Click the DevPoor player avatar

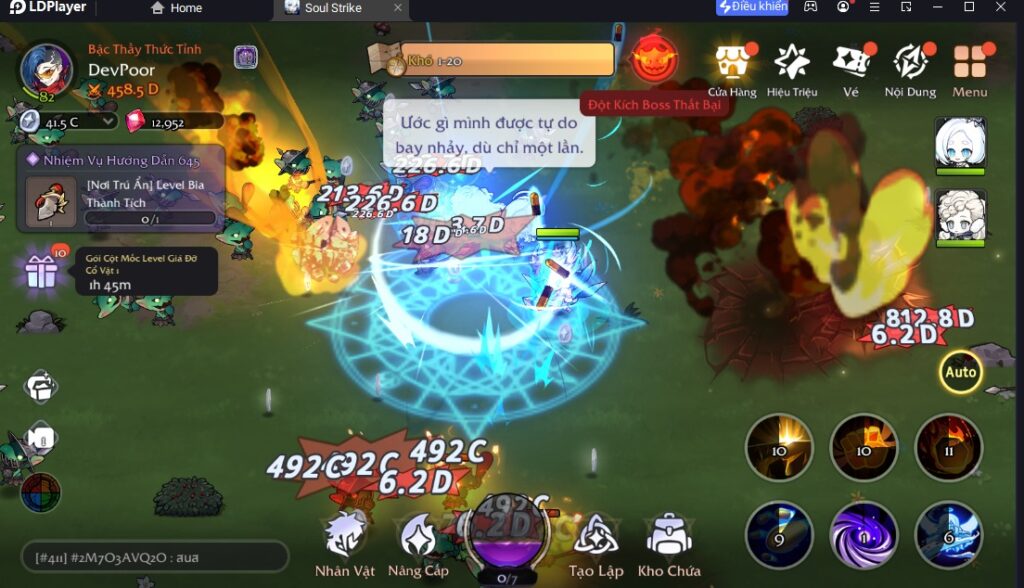46,69
